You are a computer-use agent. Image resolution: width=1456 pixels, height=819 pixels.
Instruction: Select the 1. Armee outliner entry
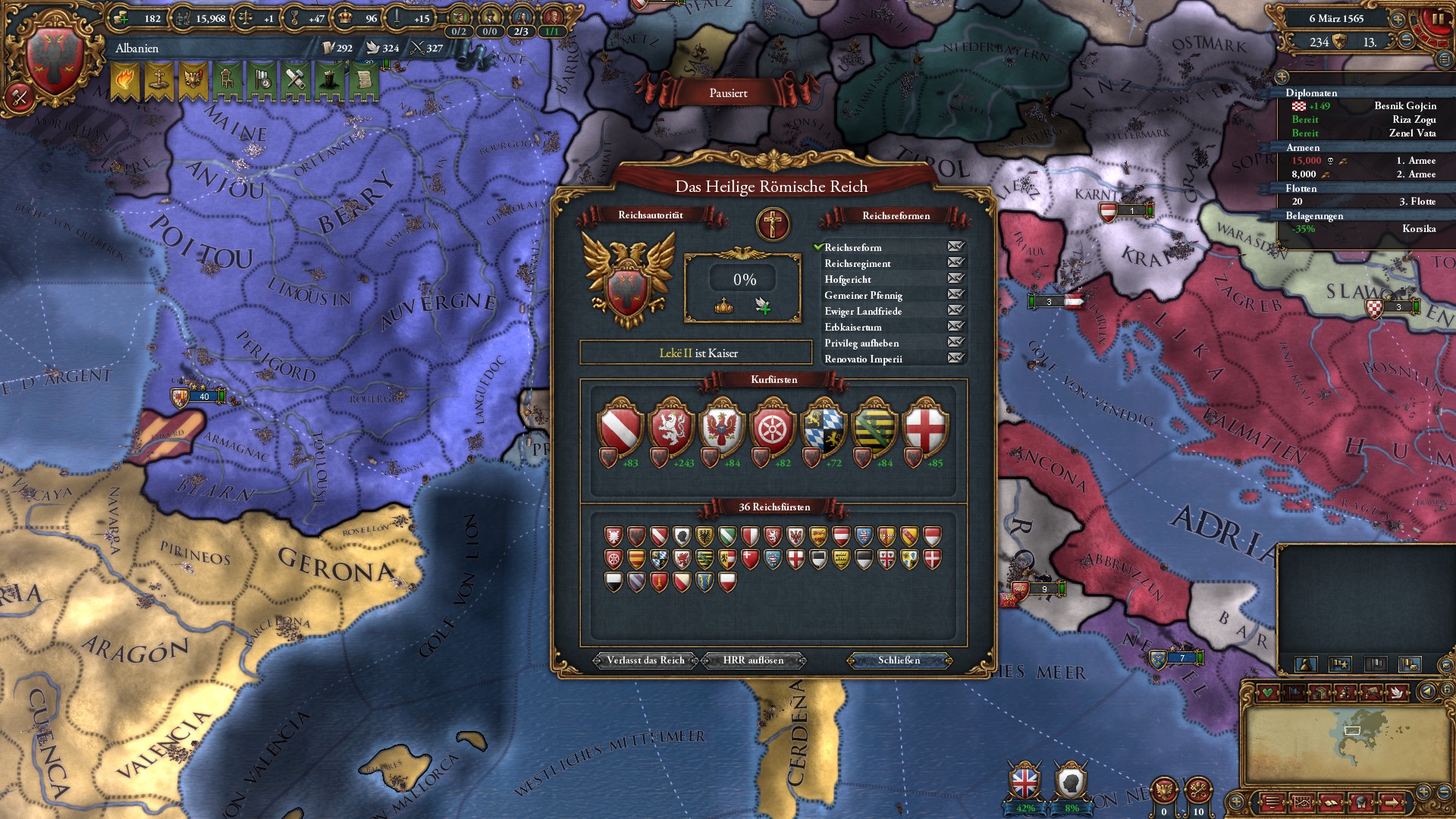point(1415,161)
